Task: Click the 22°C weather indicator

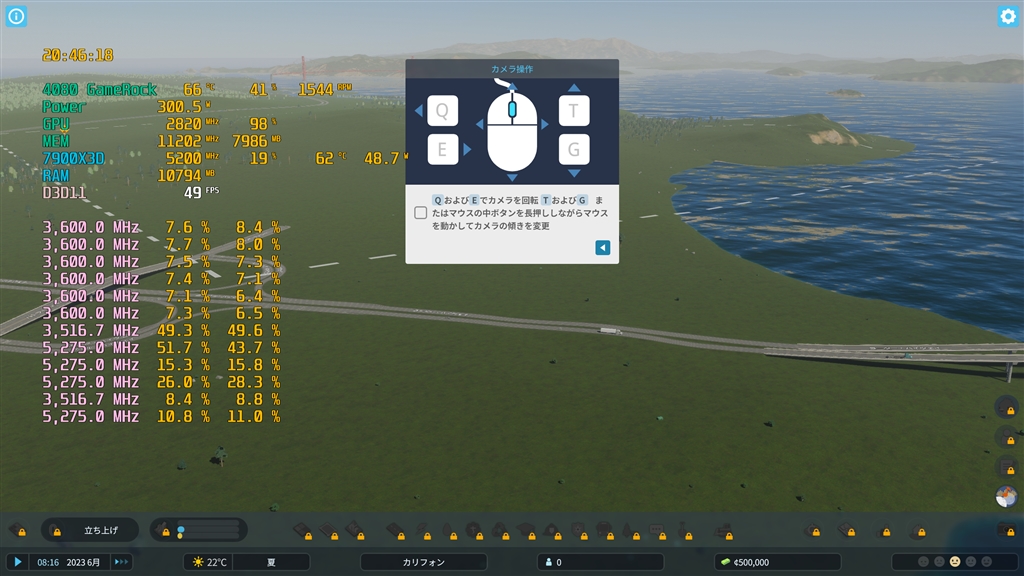Action: (x=209, y=562)
